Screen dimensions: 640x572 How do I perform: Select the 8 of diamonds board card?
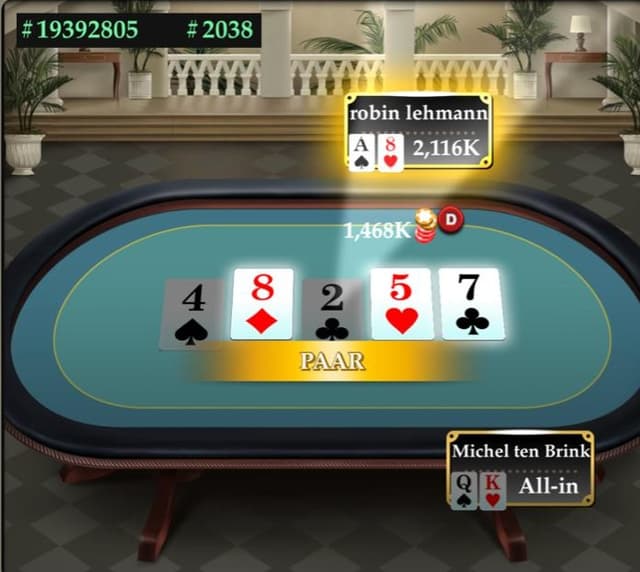[262, 304]
